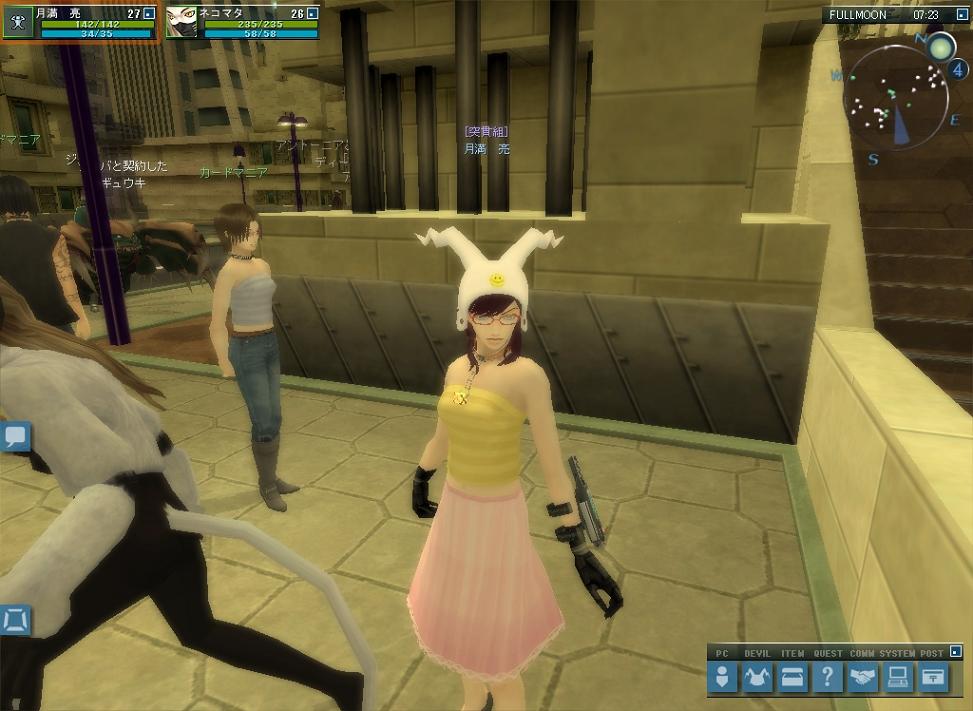Select the player character status portrait

(x=18, y=22)
